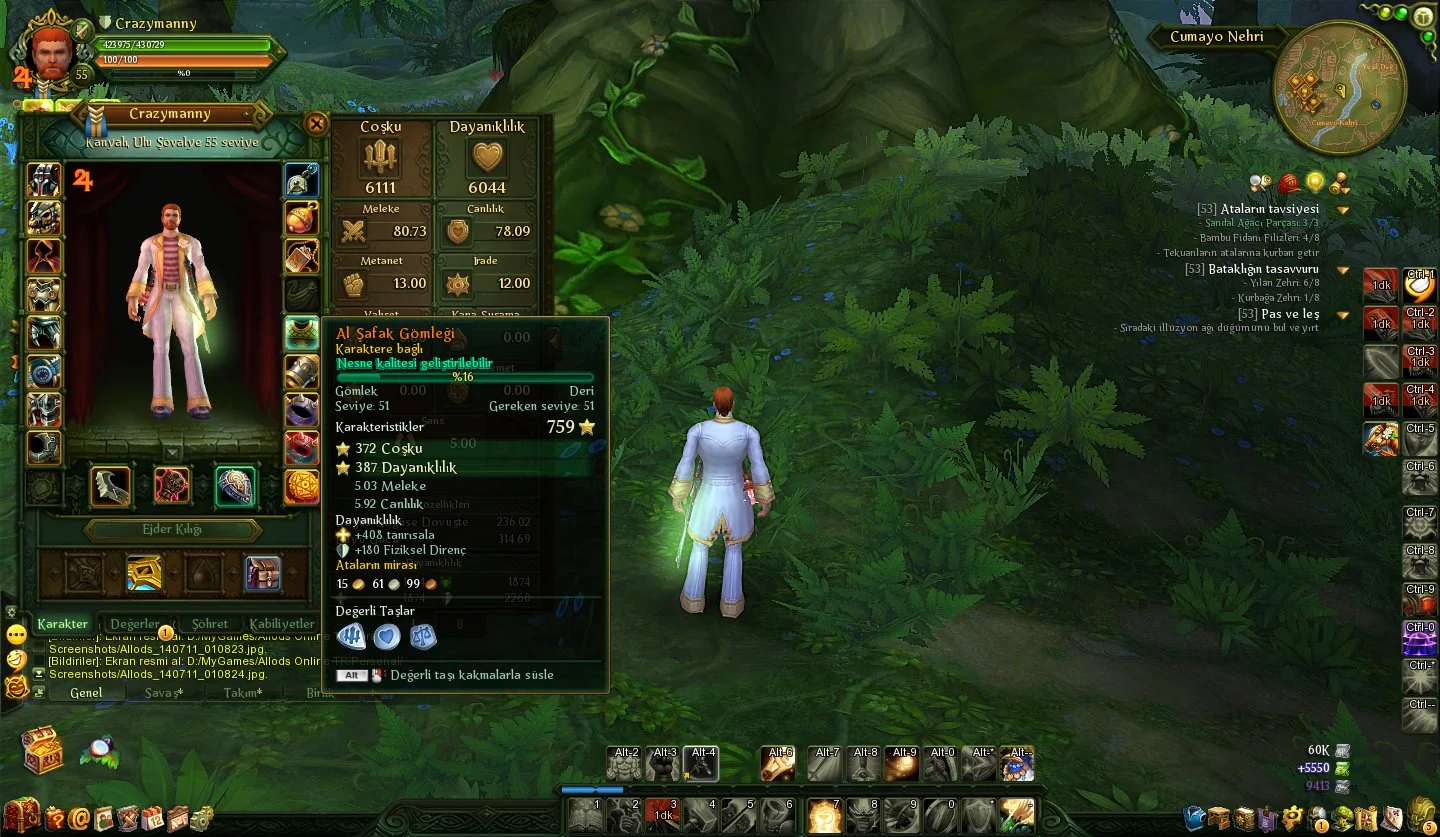Switch chat to the Genel tab
This screenshot has width=1440, height=837.
coord(85,693)
